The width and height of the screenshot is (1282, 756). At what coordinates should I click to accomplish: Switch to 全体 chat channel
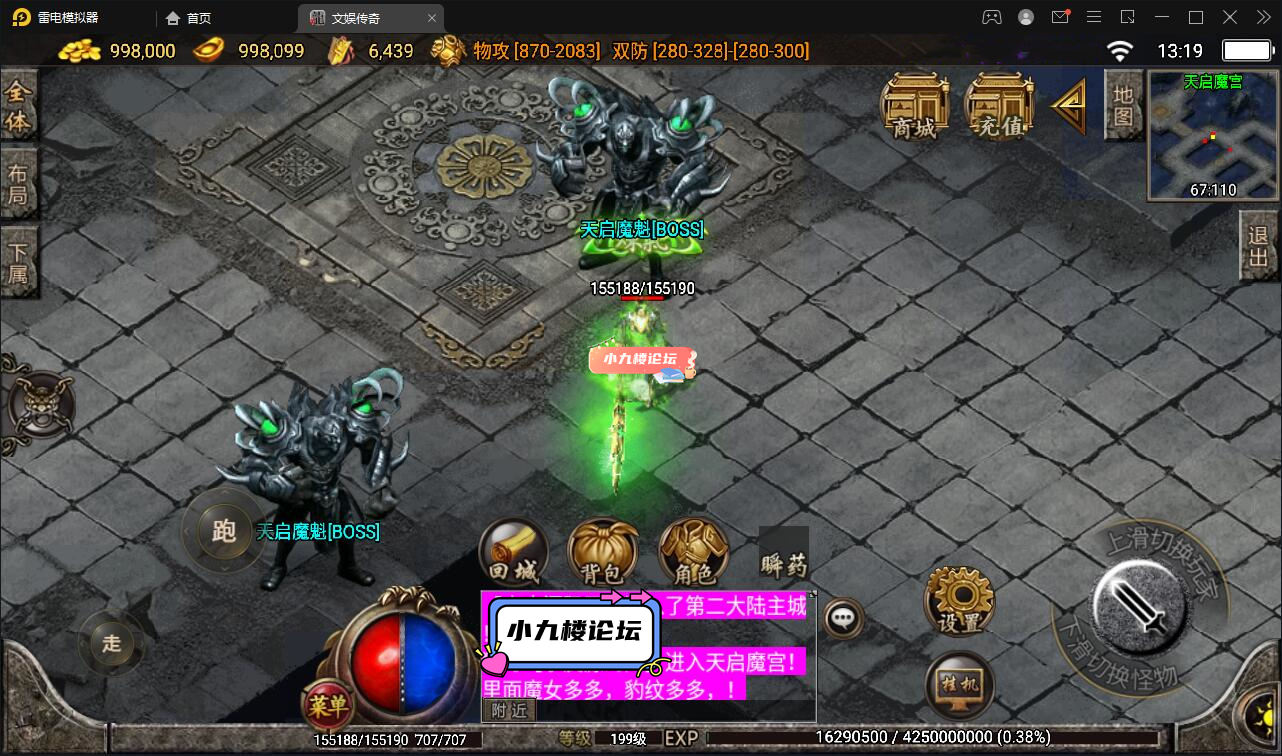(x=21, y=103)
